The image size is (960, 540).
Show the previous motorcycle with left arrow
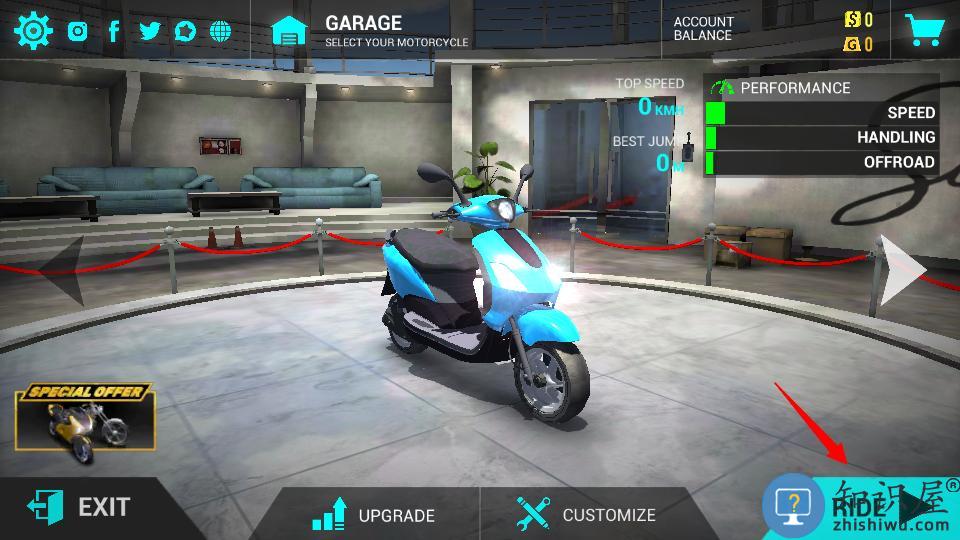58,268
